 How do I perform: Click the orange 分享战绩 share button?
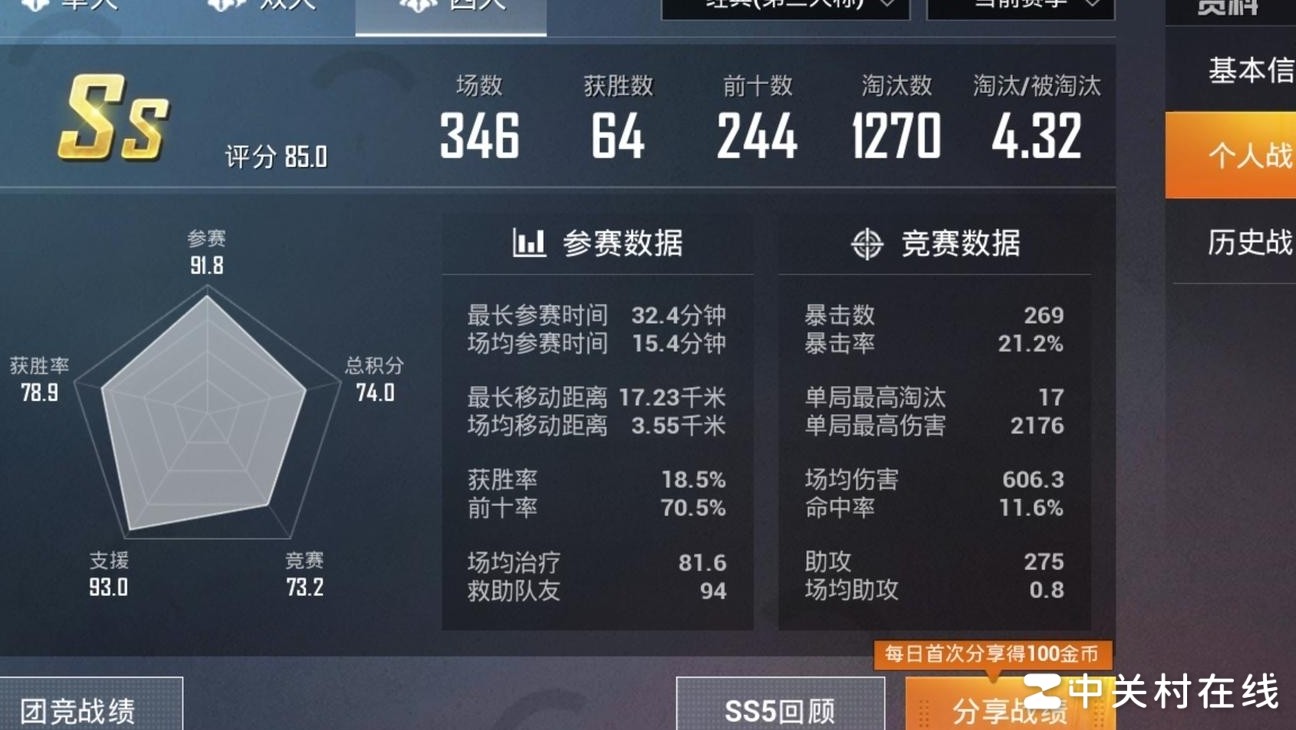pos(1012,710)
